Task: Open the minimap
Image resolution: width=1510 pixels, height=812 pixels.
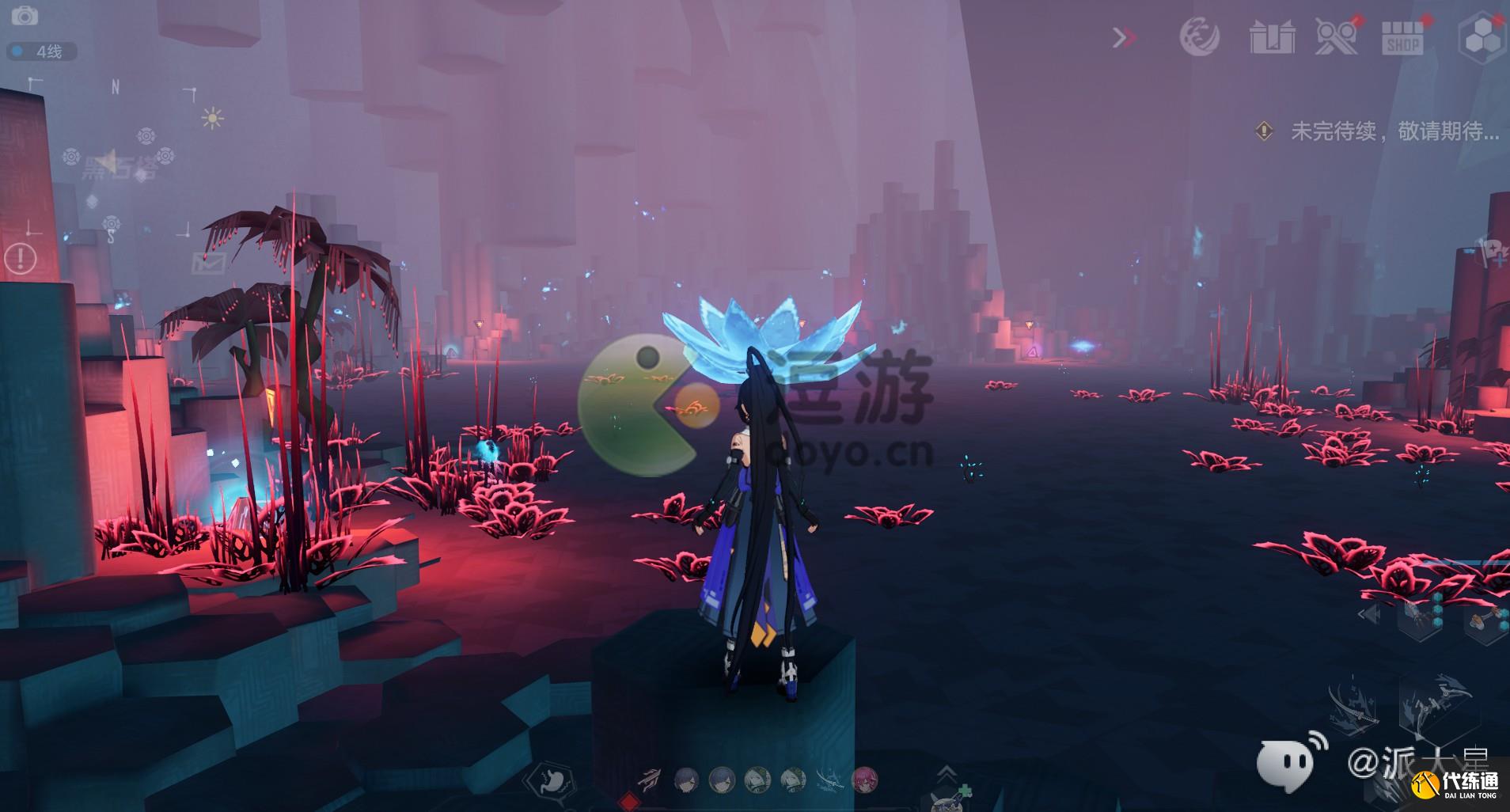Action: 112,157
